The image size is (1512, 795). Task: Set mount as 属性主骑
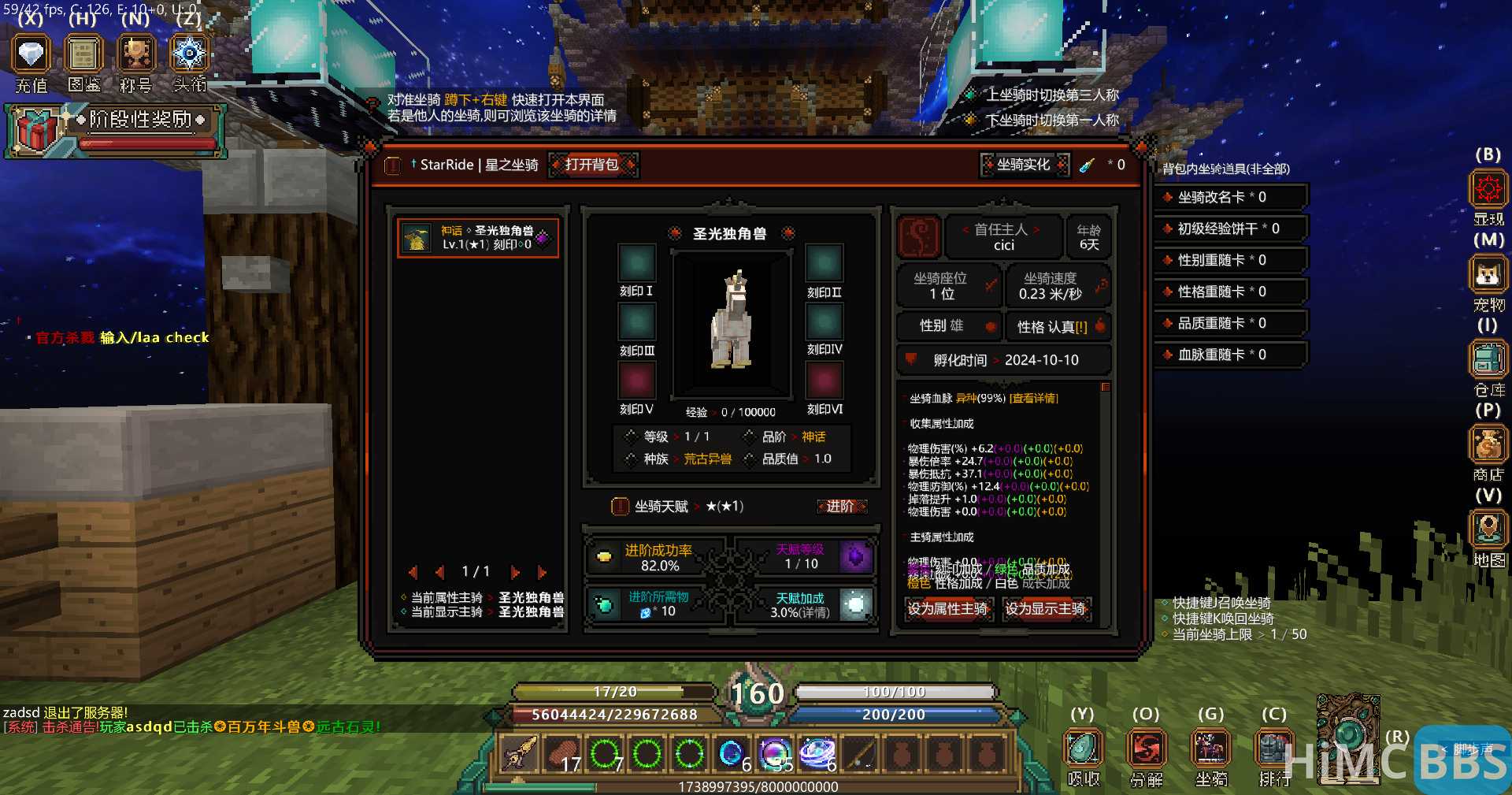948,609
